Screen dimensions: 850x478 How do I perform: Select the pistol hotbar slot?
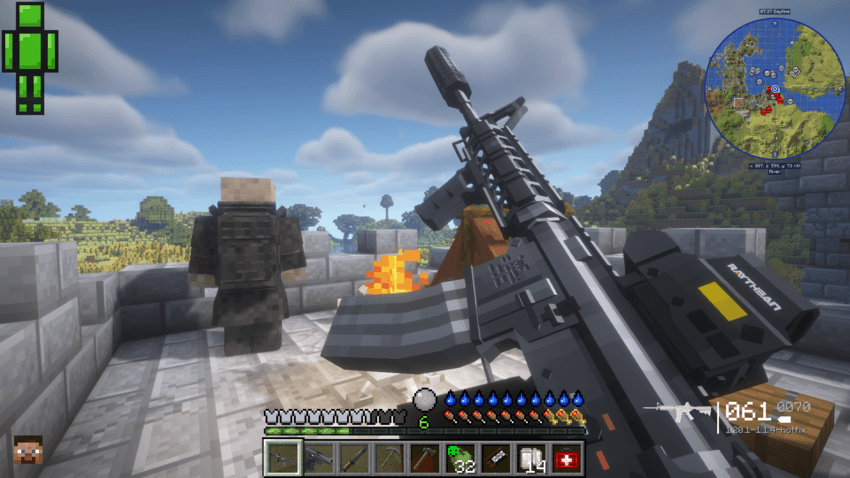[320, 458]
